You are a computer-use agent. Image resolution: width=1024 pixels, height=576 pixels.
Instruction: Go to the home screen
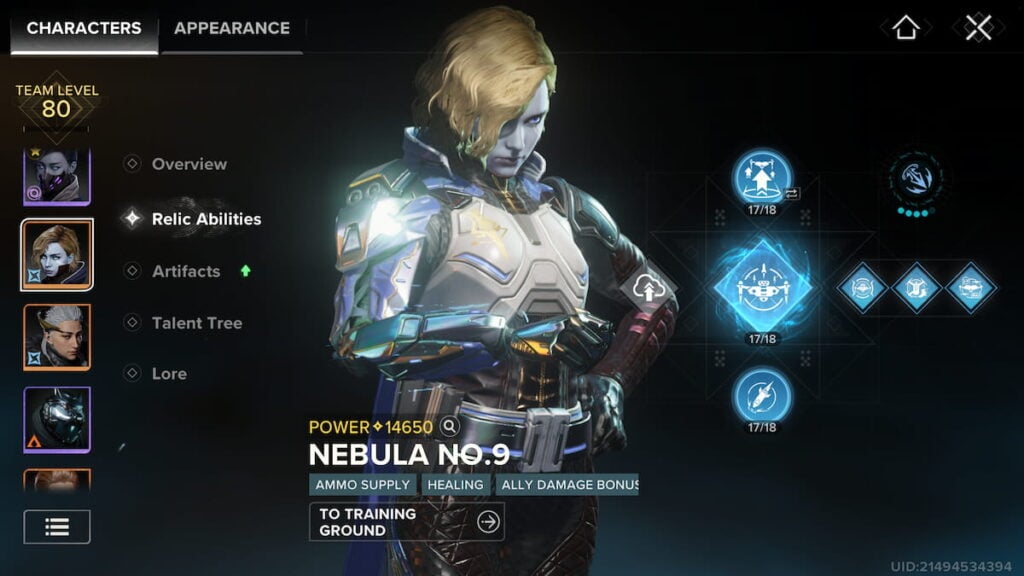point(905,28)
